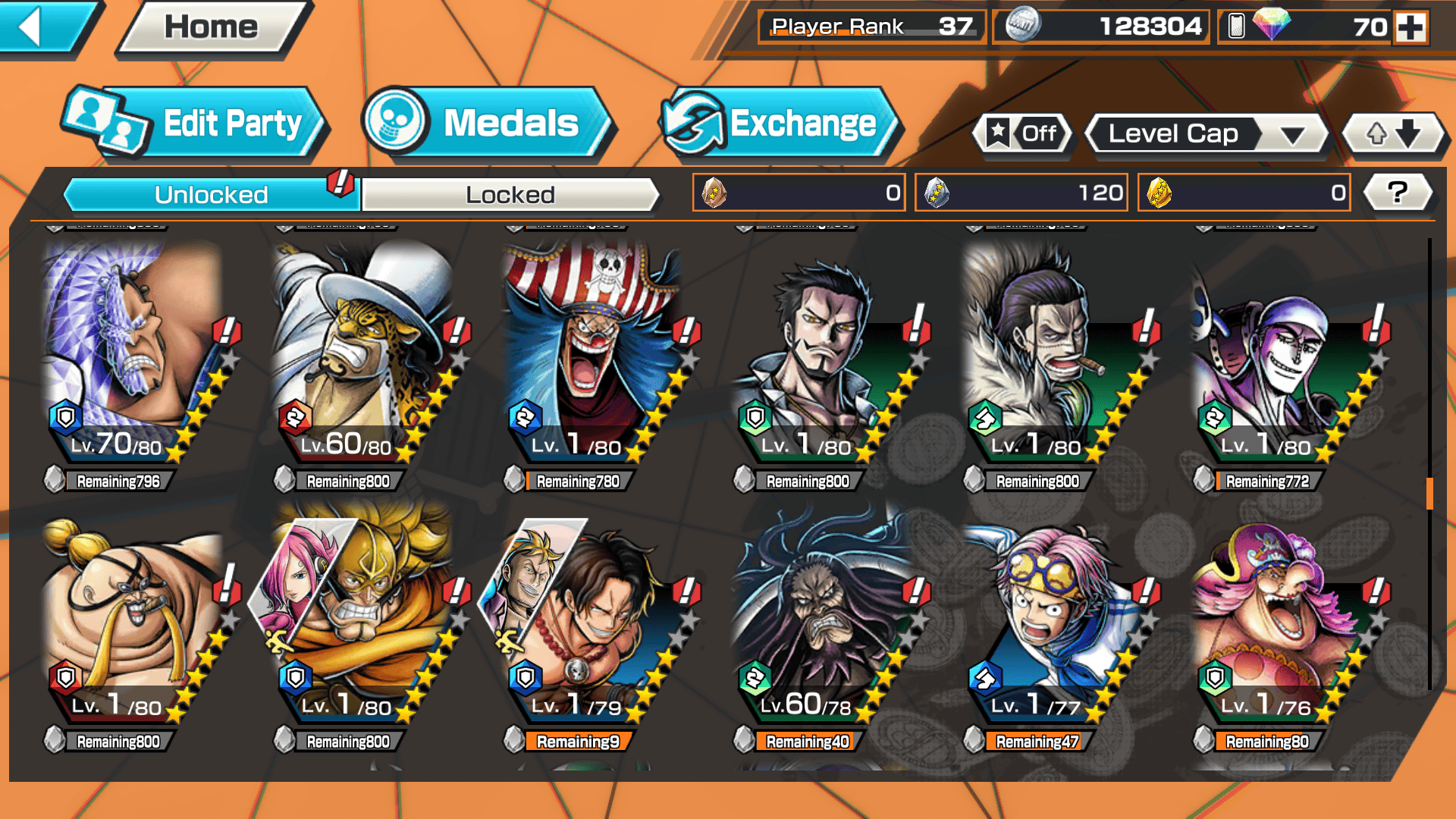The width and height of the screenshot is (1456, 819).
Task: Switch to the Locked characters tab
Action: tap(510, 195)
